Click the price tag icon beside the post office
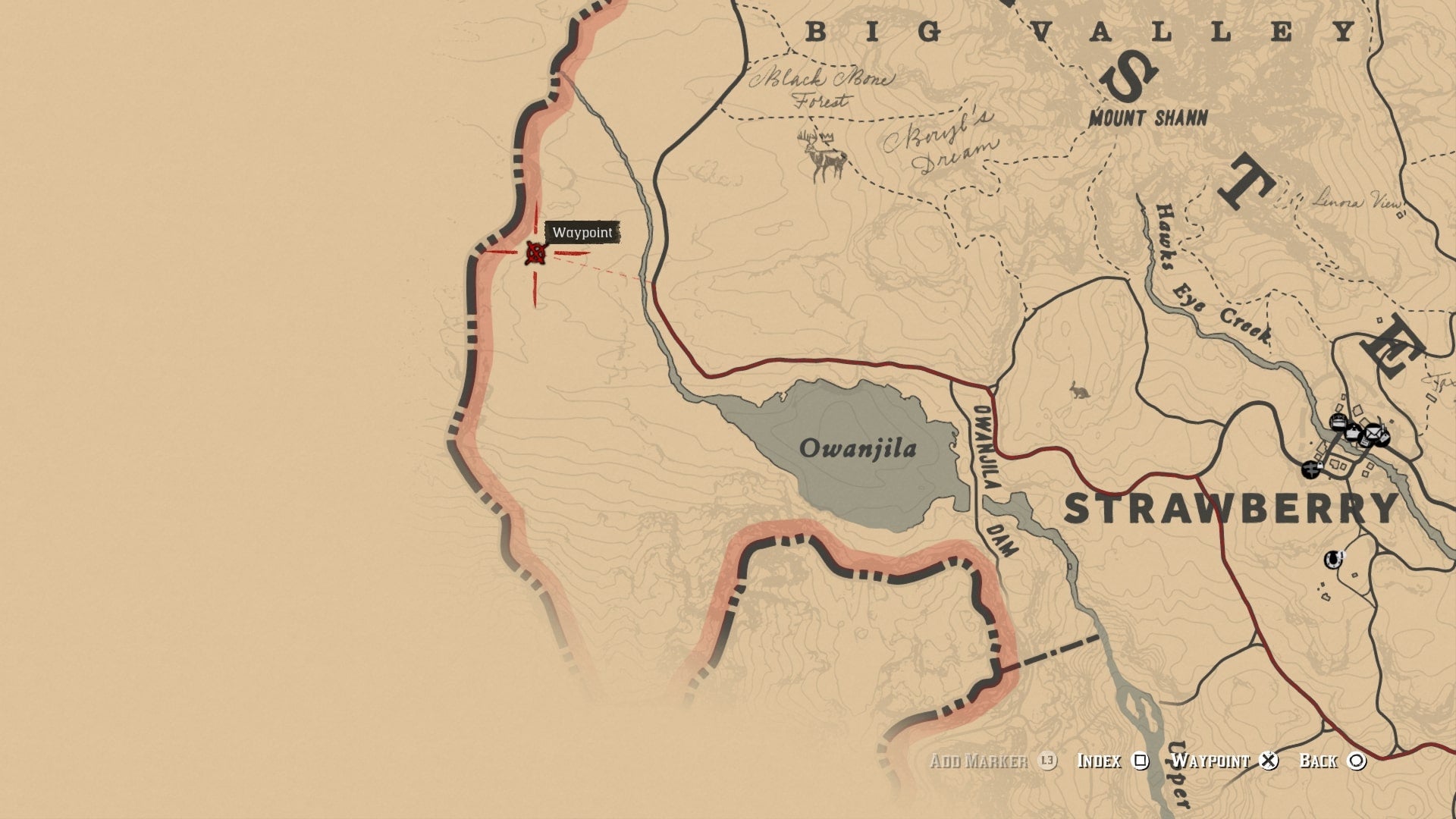Image resolution: width=1456 pixels, height=819 pixels. pos(1385,438)
